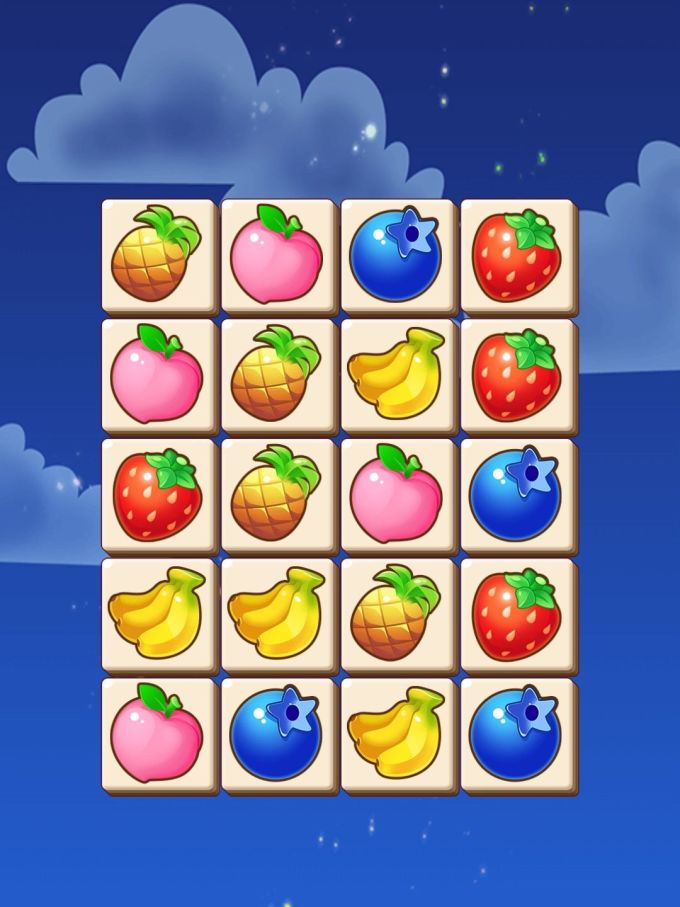Viewport: 680px width, 907px height.
Task: Select the banana tile between two blueberries
Action: [x=398, y=735]
